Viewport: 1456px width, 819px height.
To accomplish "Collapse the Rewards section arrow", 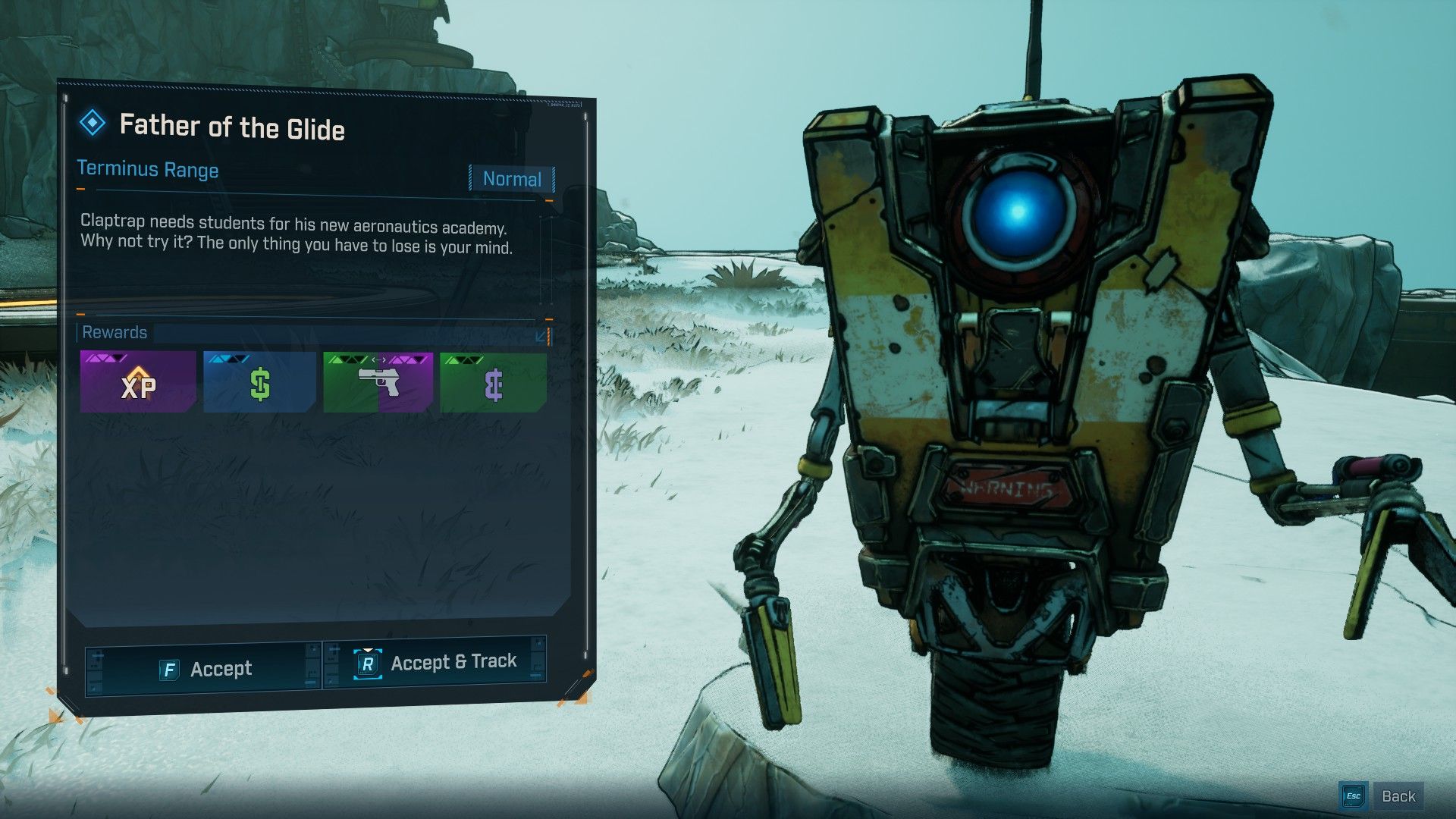I will (x=542, y=335).
